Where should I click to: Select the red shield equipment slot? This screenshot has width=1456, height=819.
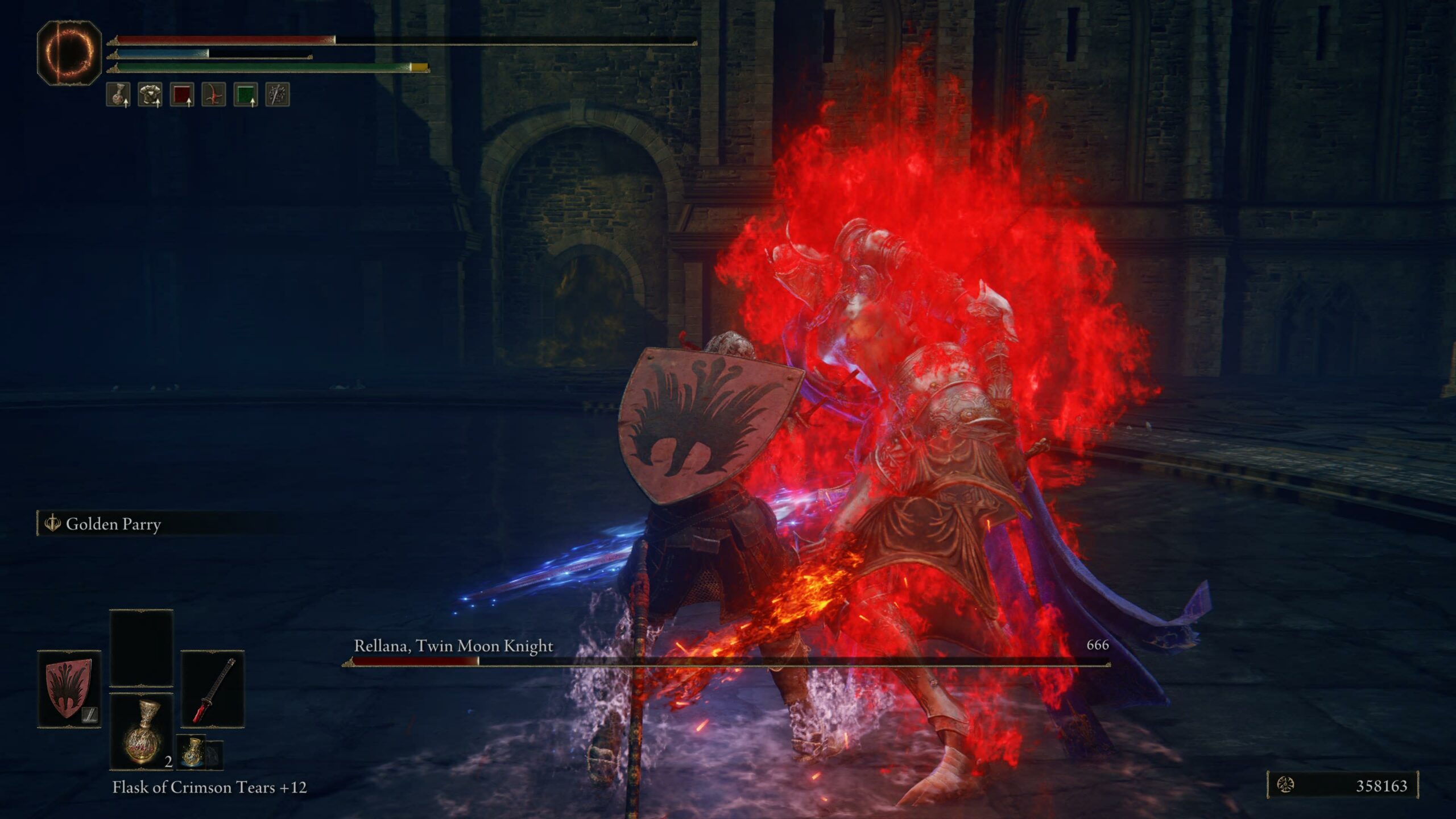coord(69,689)
